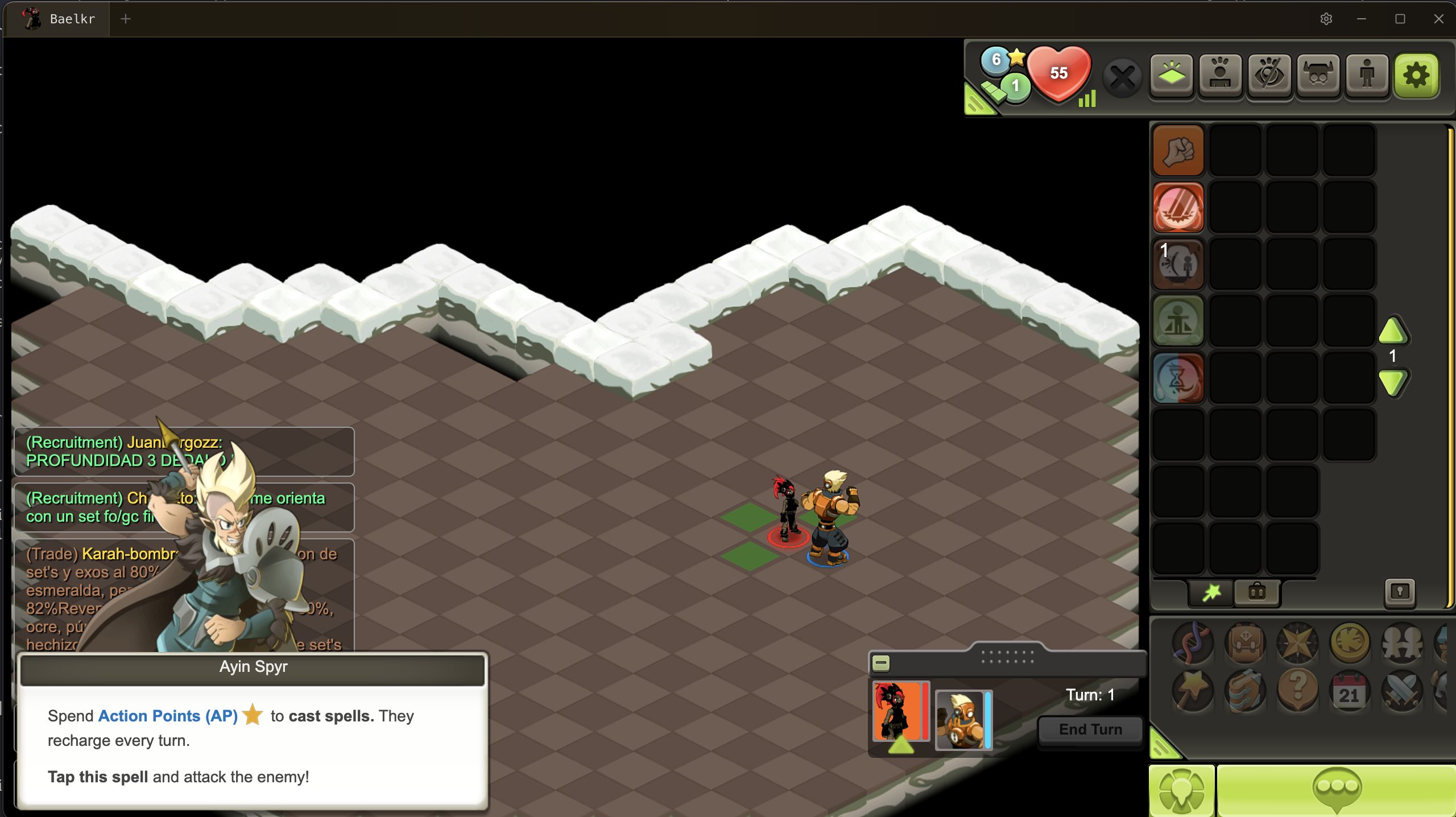Select the green figure spell icon
The image size is (1456, 817).
coord(1178,321)
